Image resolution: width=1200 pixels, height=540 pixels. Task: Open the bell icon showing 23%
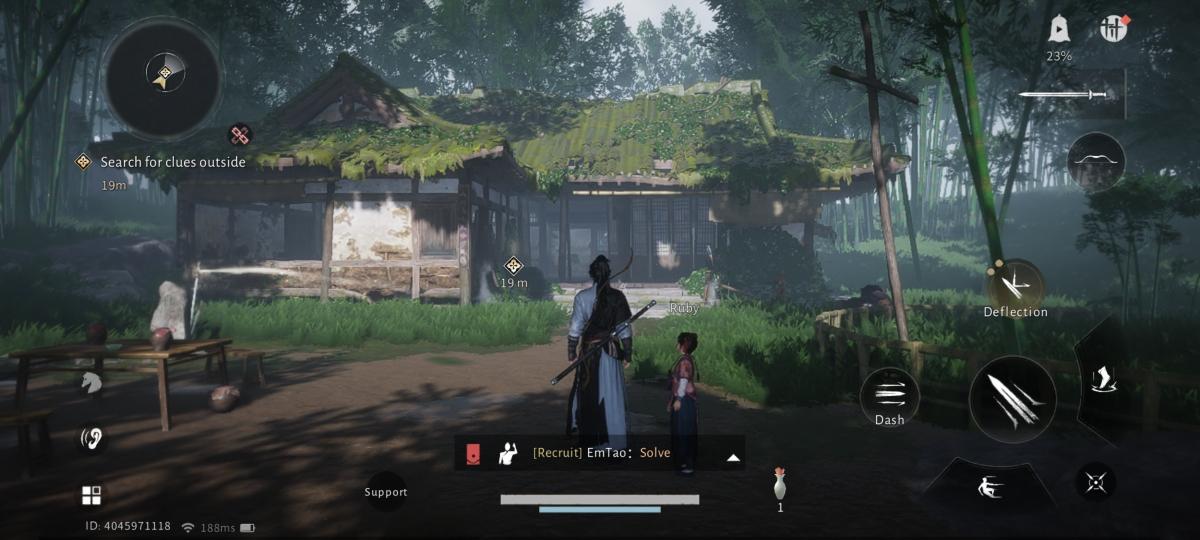tap(1059, 30)
